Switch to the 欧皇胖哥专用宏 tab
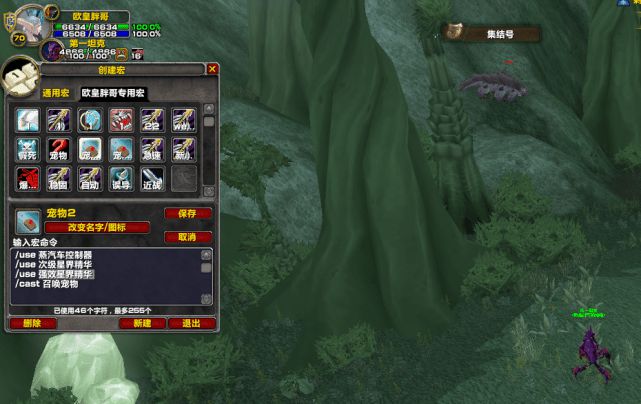Screen dimensions: 641x404 tap(118, 92)
